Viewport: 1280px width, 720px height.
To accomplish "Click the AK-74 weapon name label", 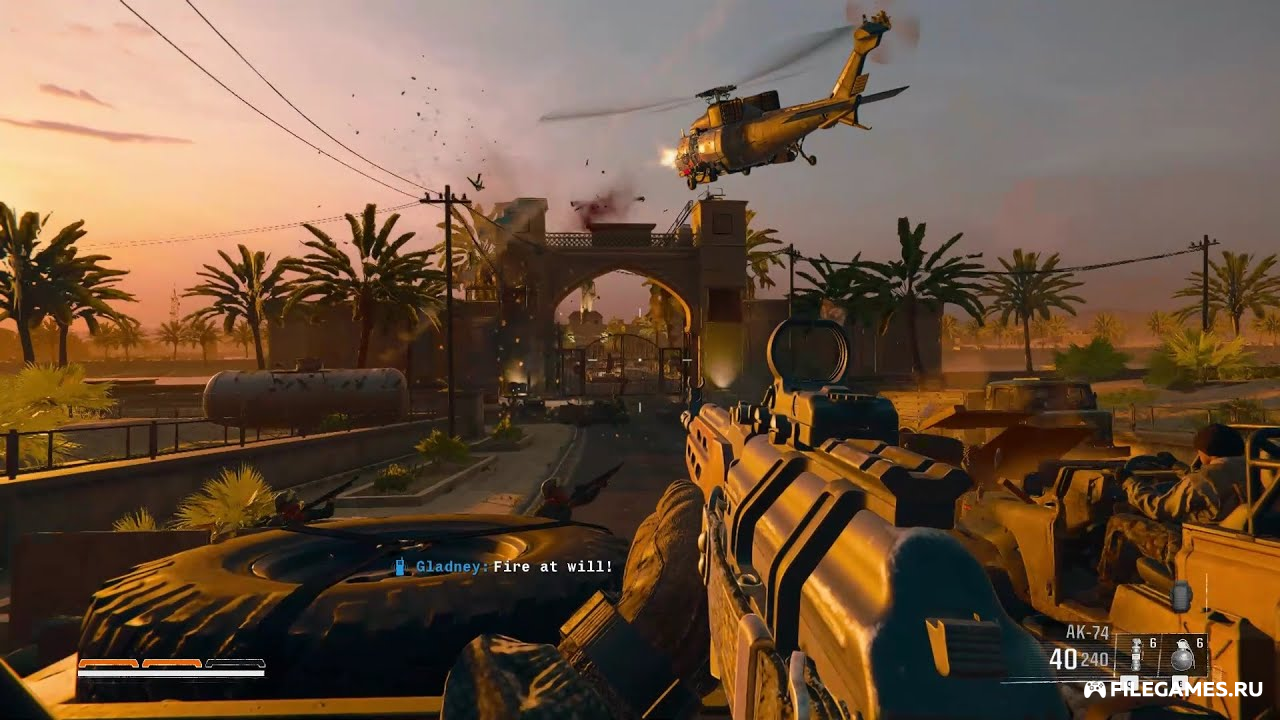I will (x=1087, y=632).
